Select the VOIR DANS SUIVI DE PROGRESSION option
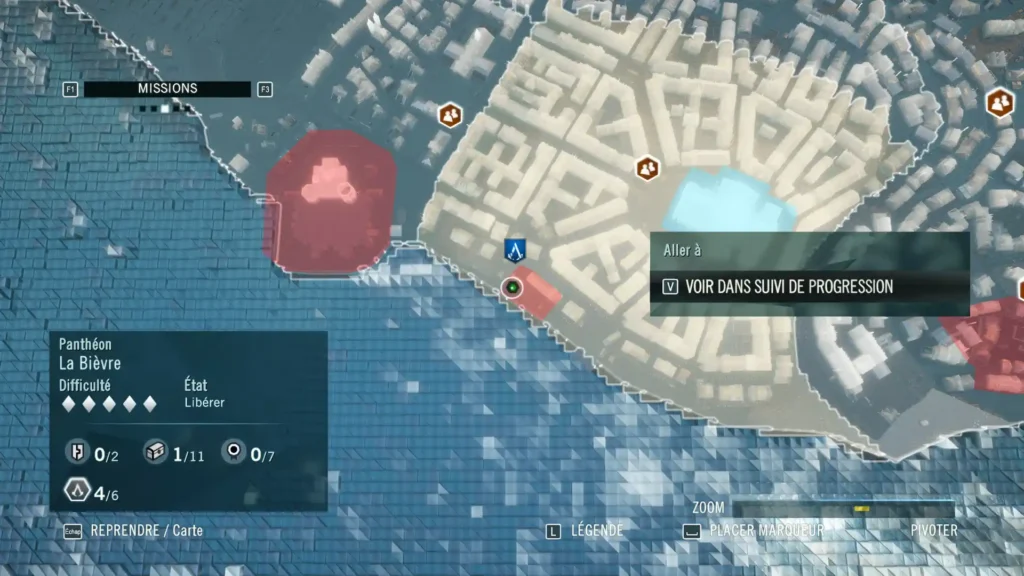The image size is (1024, 576). 788,287
